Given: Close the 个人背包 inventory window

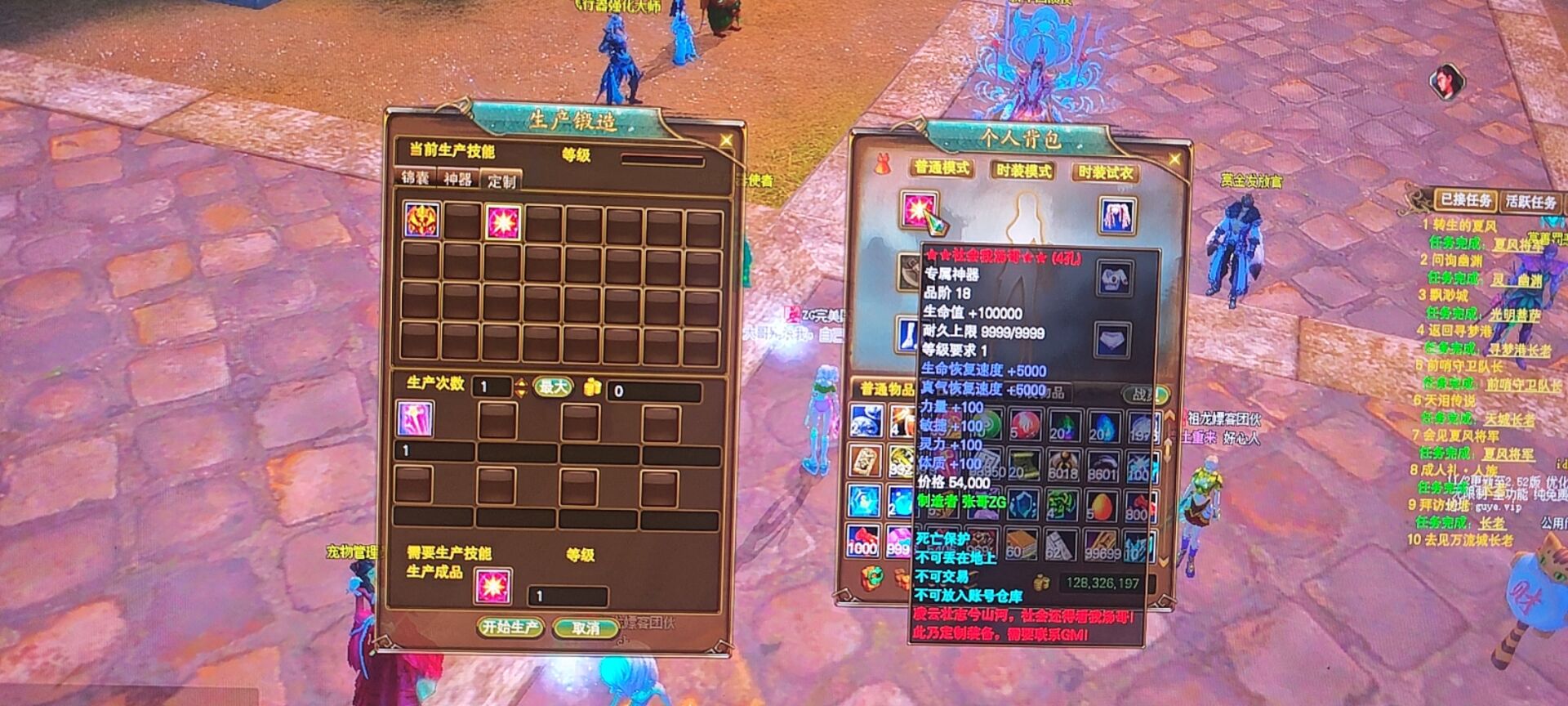Looking at the screenshot, I should (x=1174, y=159).
